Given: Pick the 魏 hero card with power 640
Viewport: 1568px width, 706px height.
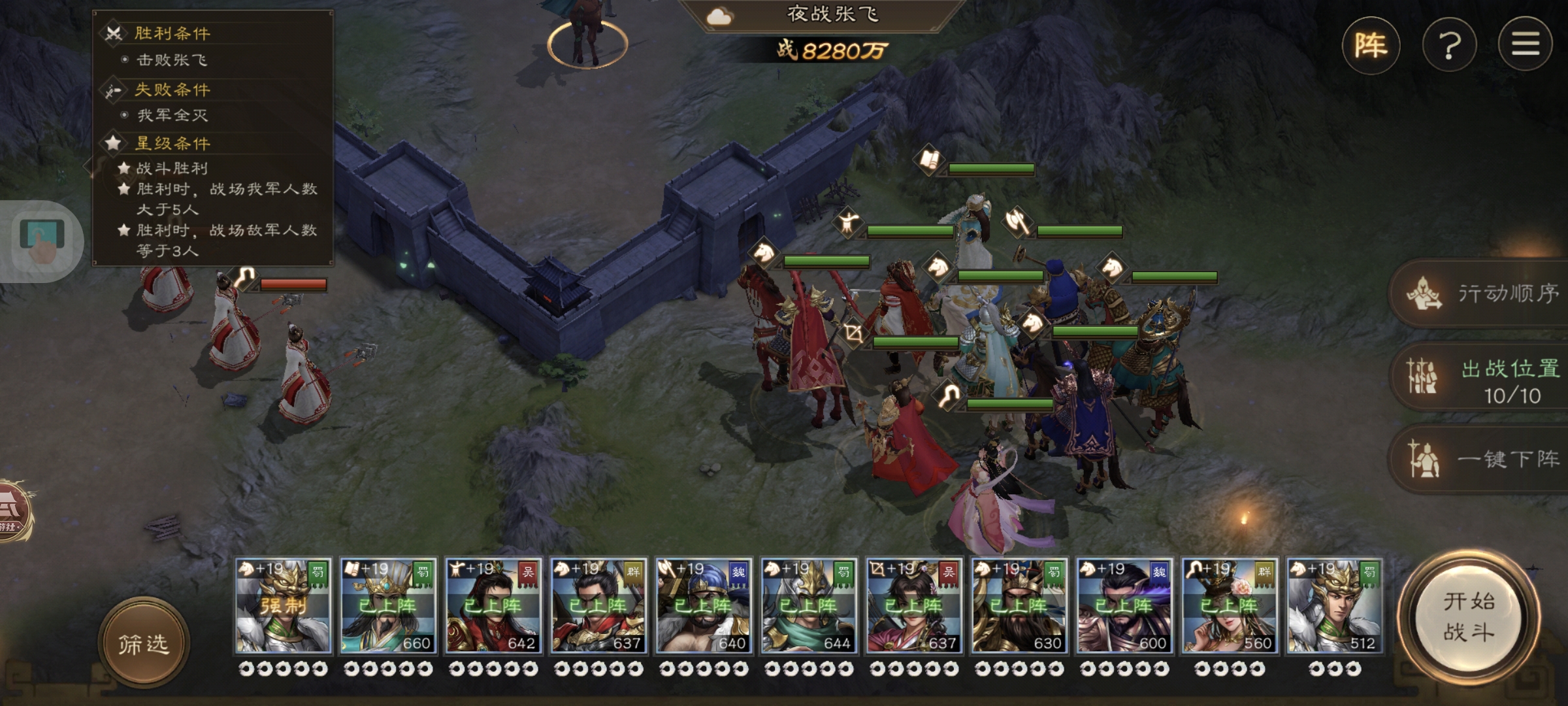Looking at the screenshot, I should click(x=704, y=606).
